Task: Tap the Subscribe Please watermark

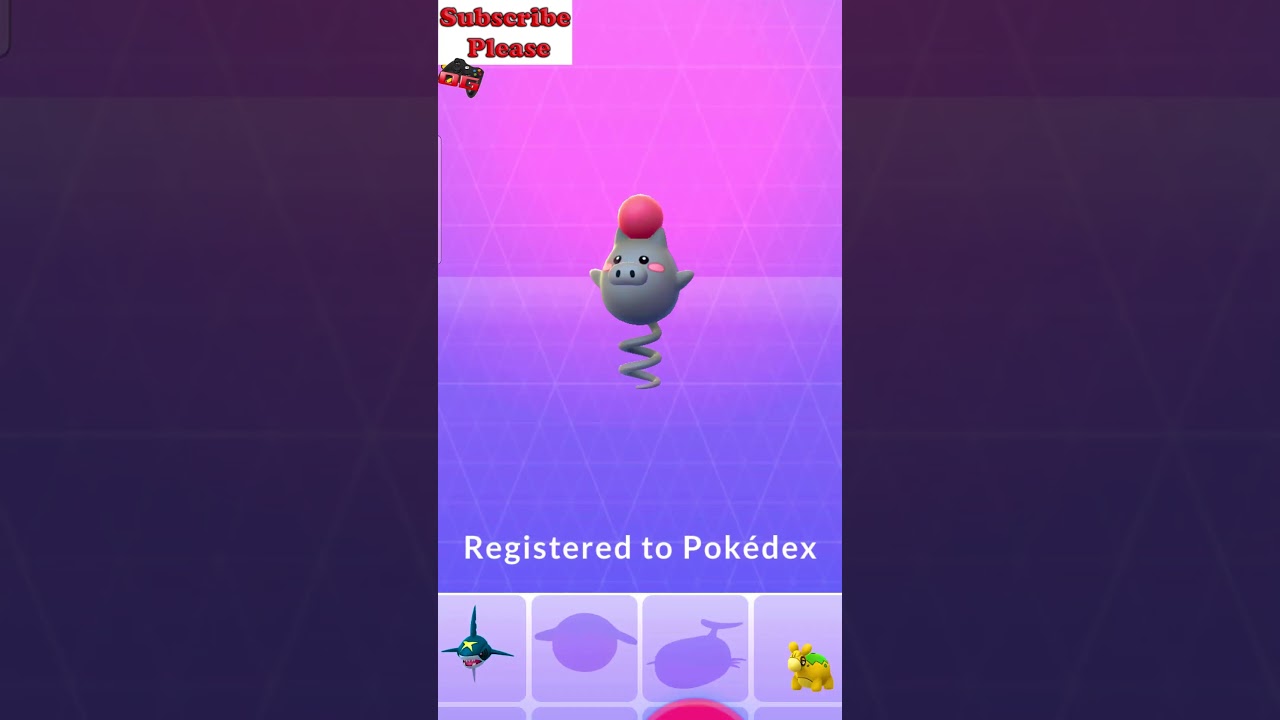Action: pos(504,32)
